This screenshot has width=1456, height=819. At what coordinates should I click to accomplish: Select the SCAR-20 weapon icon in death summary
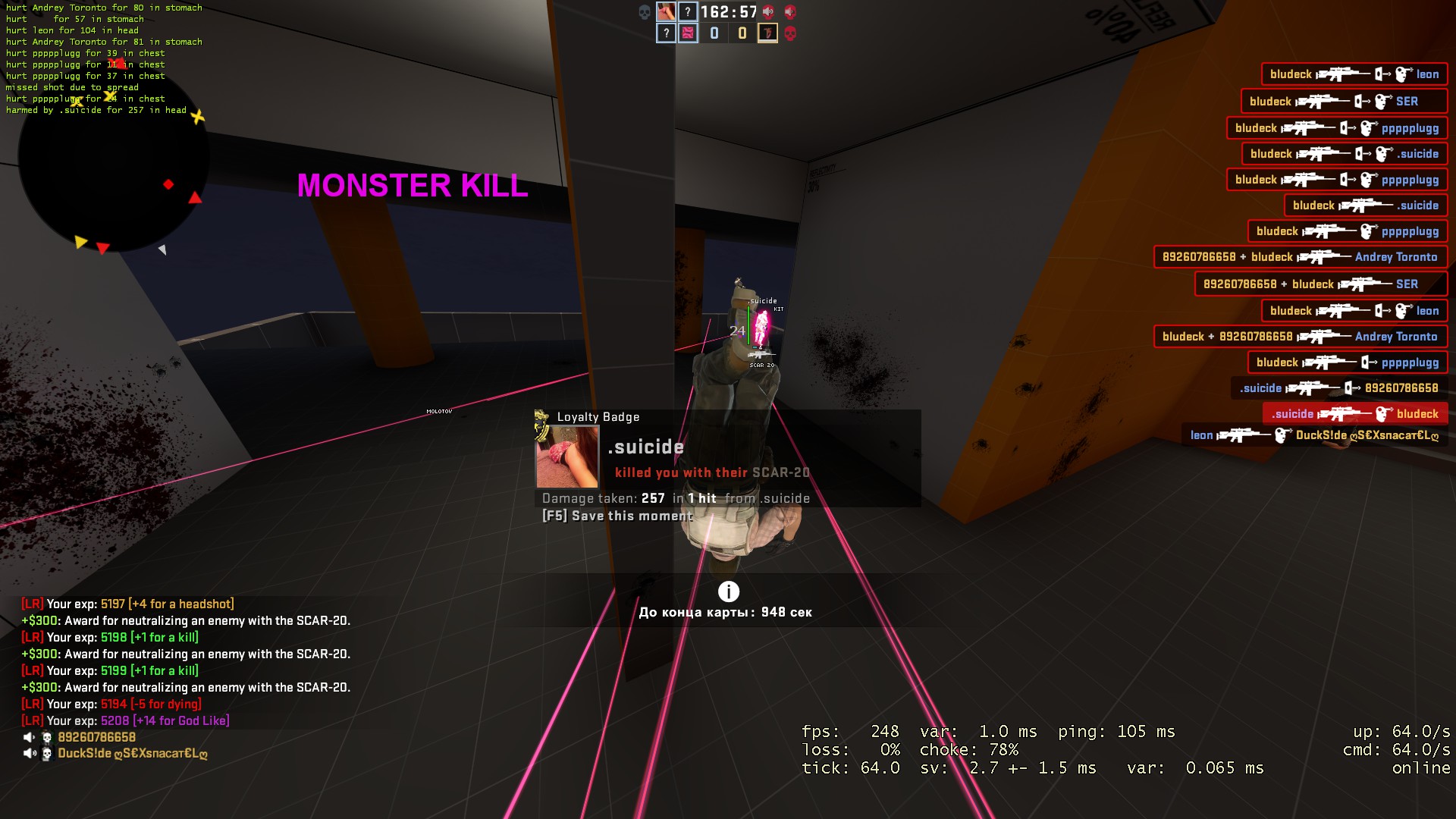[x=761, y=353]
